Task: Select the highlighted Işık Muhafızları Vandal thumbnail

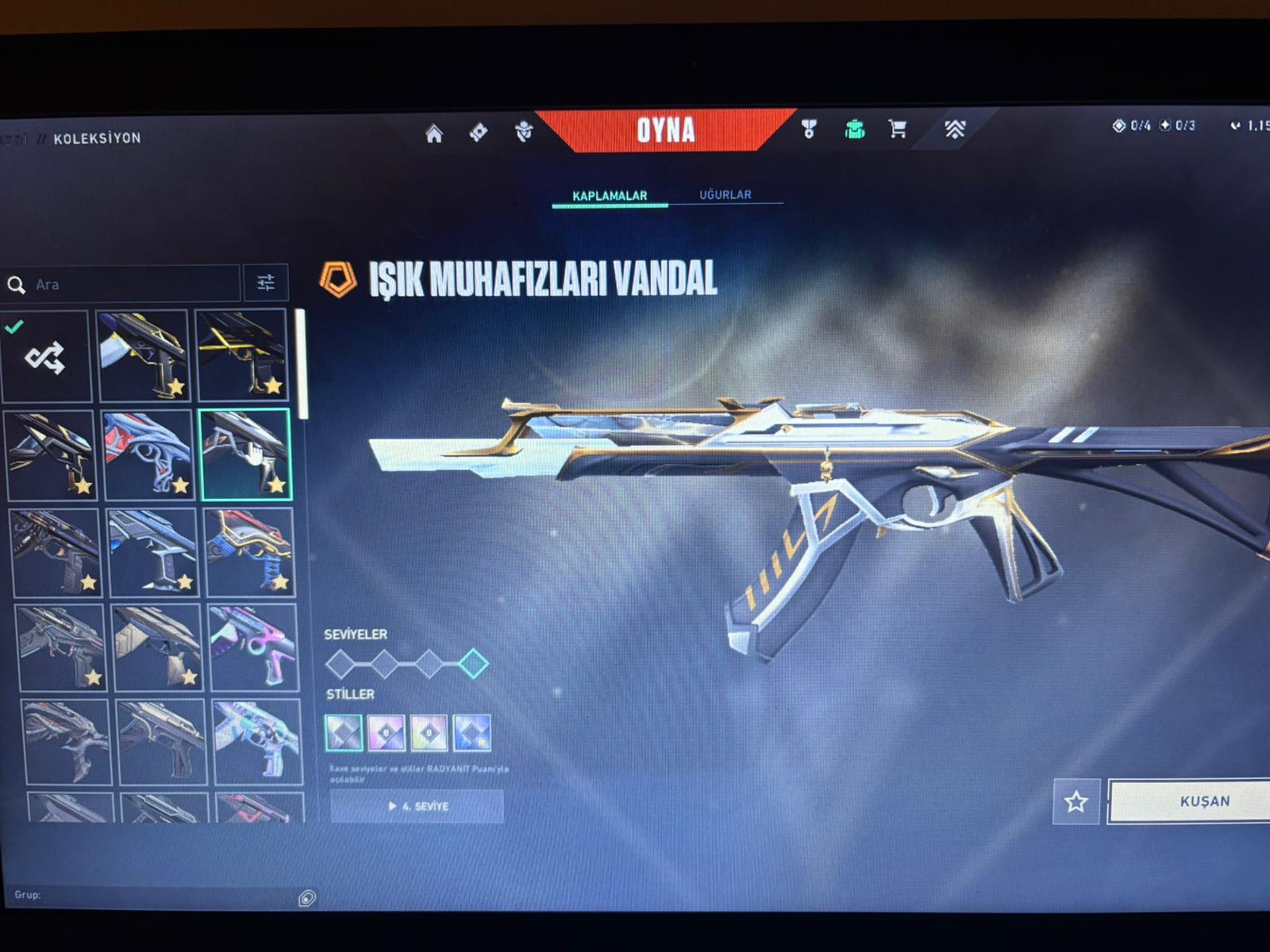Action: (x=245, y=455)
